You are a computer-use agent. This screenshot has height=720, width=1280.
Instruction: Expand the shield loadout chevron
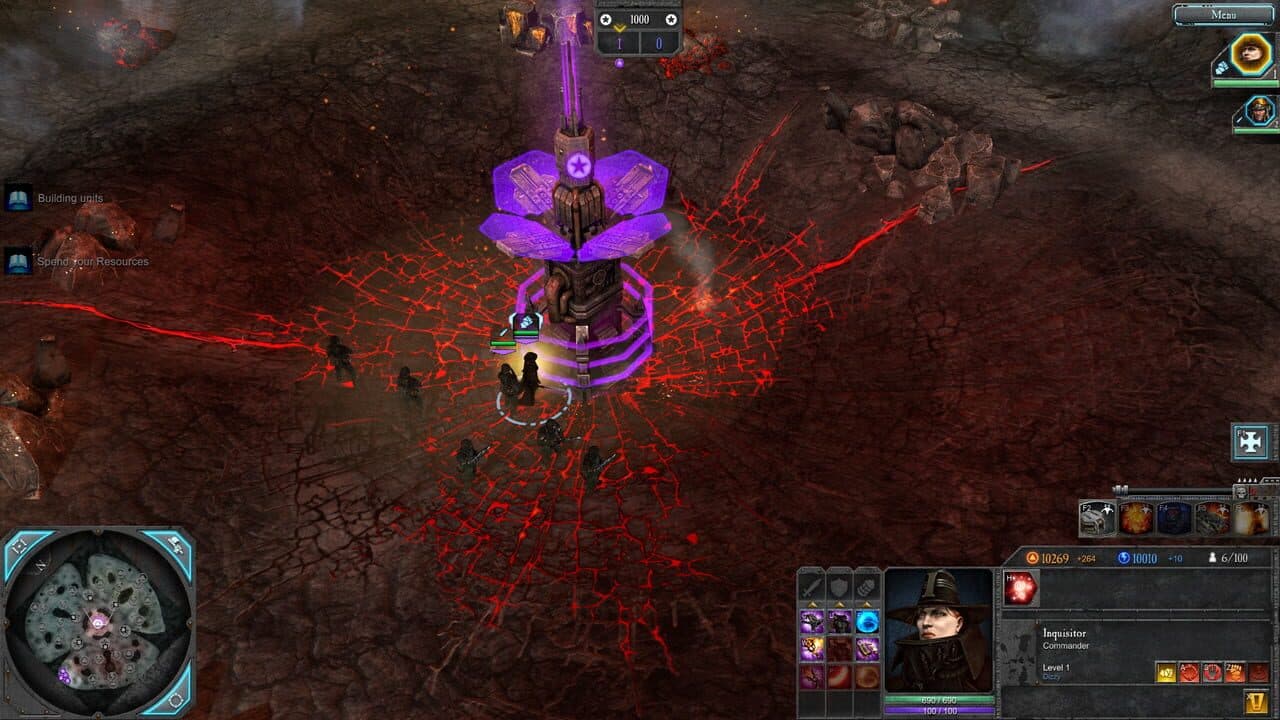point(841,604)
